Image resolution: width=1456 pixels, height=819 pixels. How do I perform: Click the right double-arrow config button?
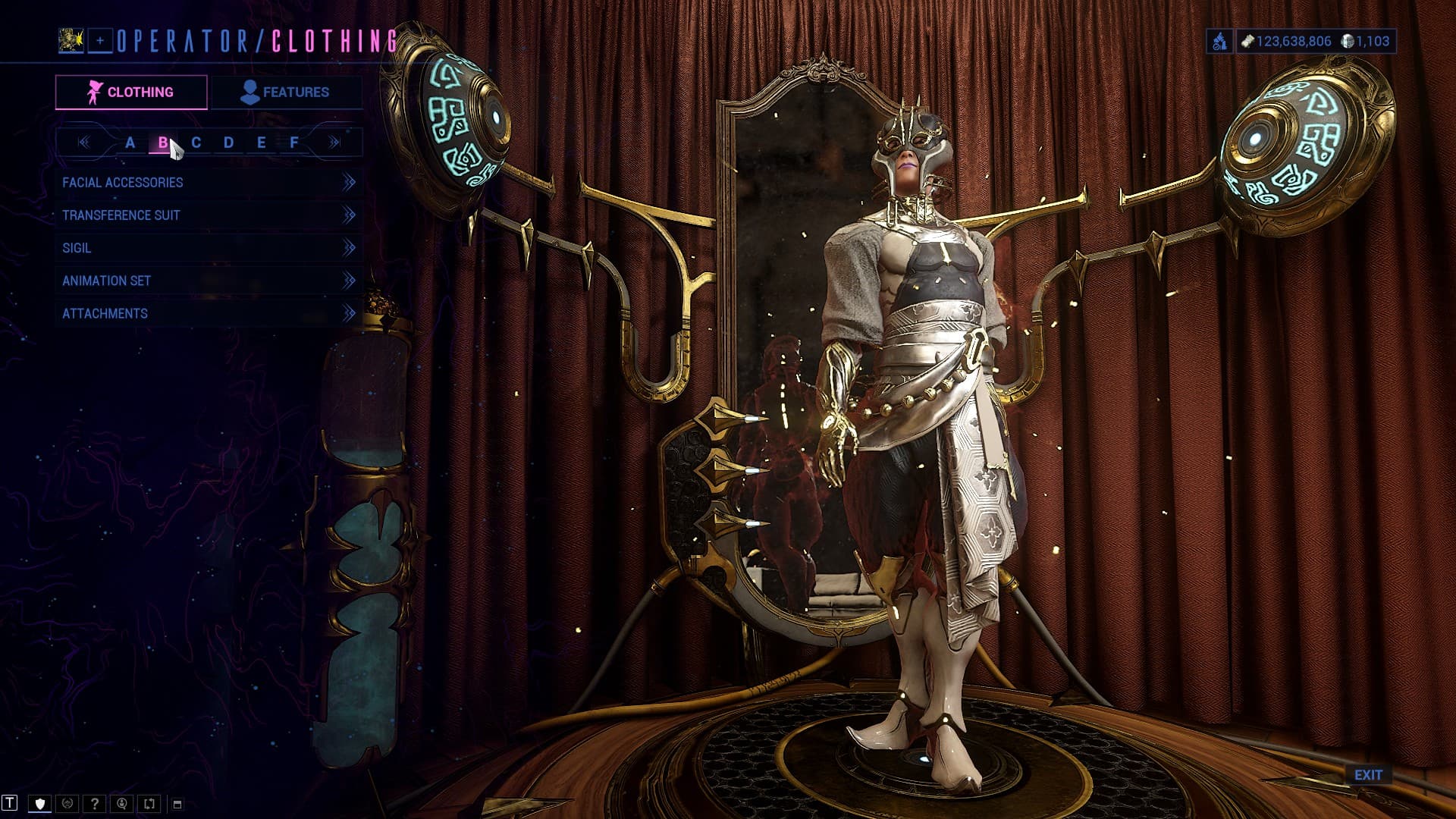(334, 143)
